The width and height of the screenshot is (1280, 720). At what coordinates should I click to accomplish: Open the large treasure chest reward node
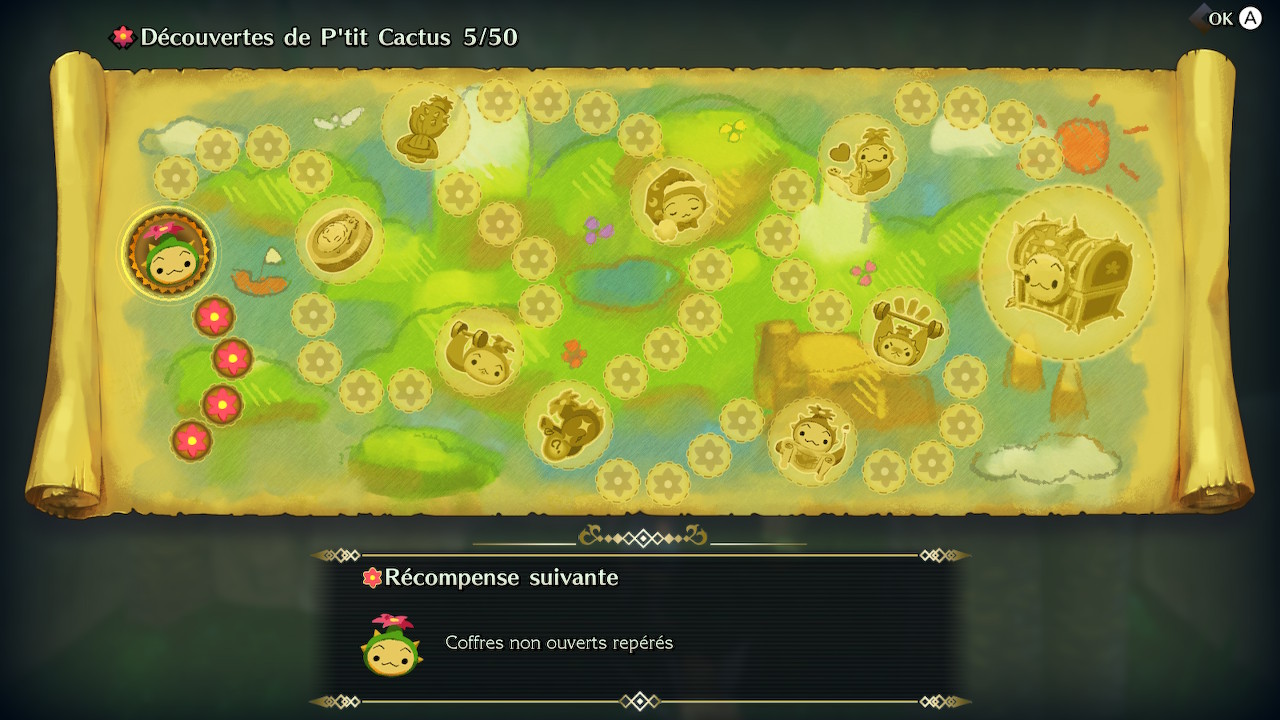1067,272
